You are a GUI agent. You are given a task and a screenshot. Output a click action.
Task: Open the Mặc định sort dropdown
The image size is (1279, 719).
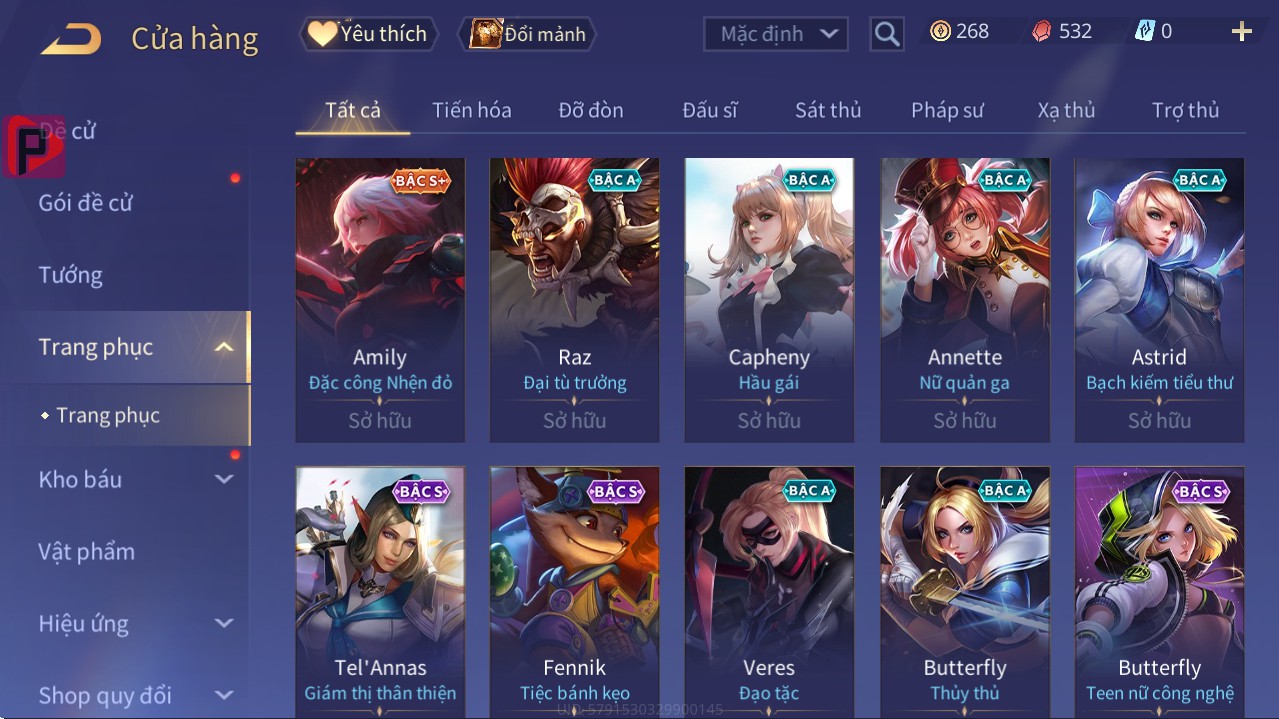[776, 34]
